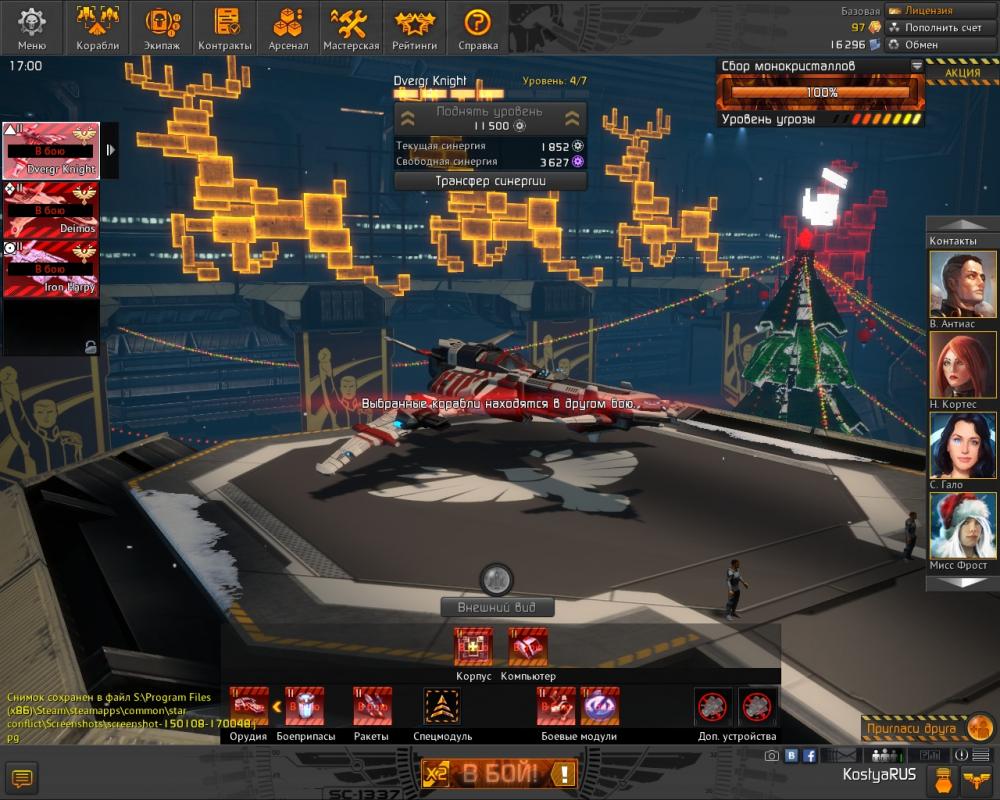Open the Мастерская workshop
The height and width of the screenshot is (800, 1000).
351,27
